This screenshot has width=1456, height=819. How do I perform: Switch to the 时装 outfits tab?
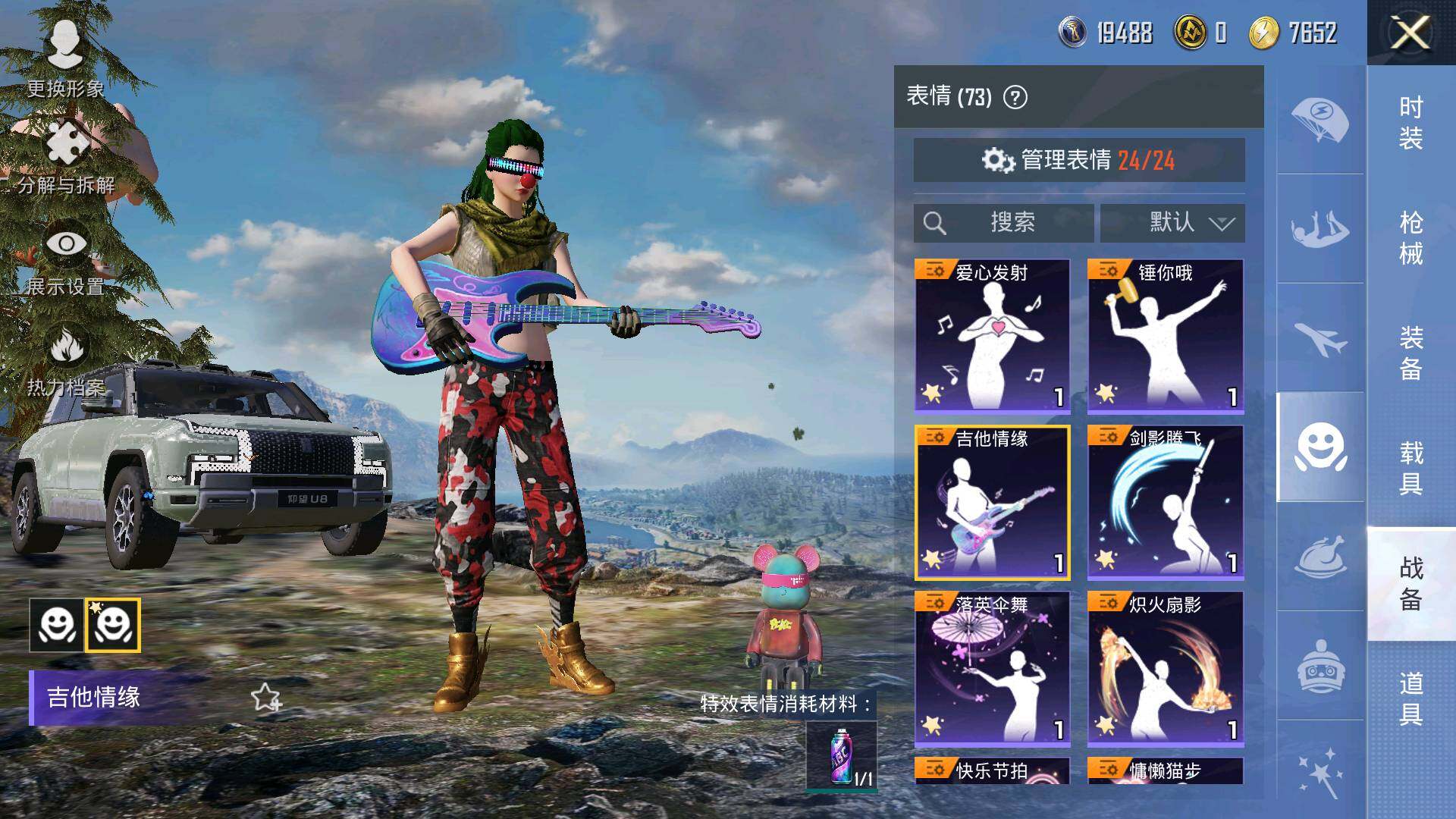(x=1410, y=123)
